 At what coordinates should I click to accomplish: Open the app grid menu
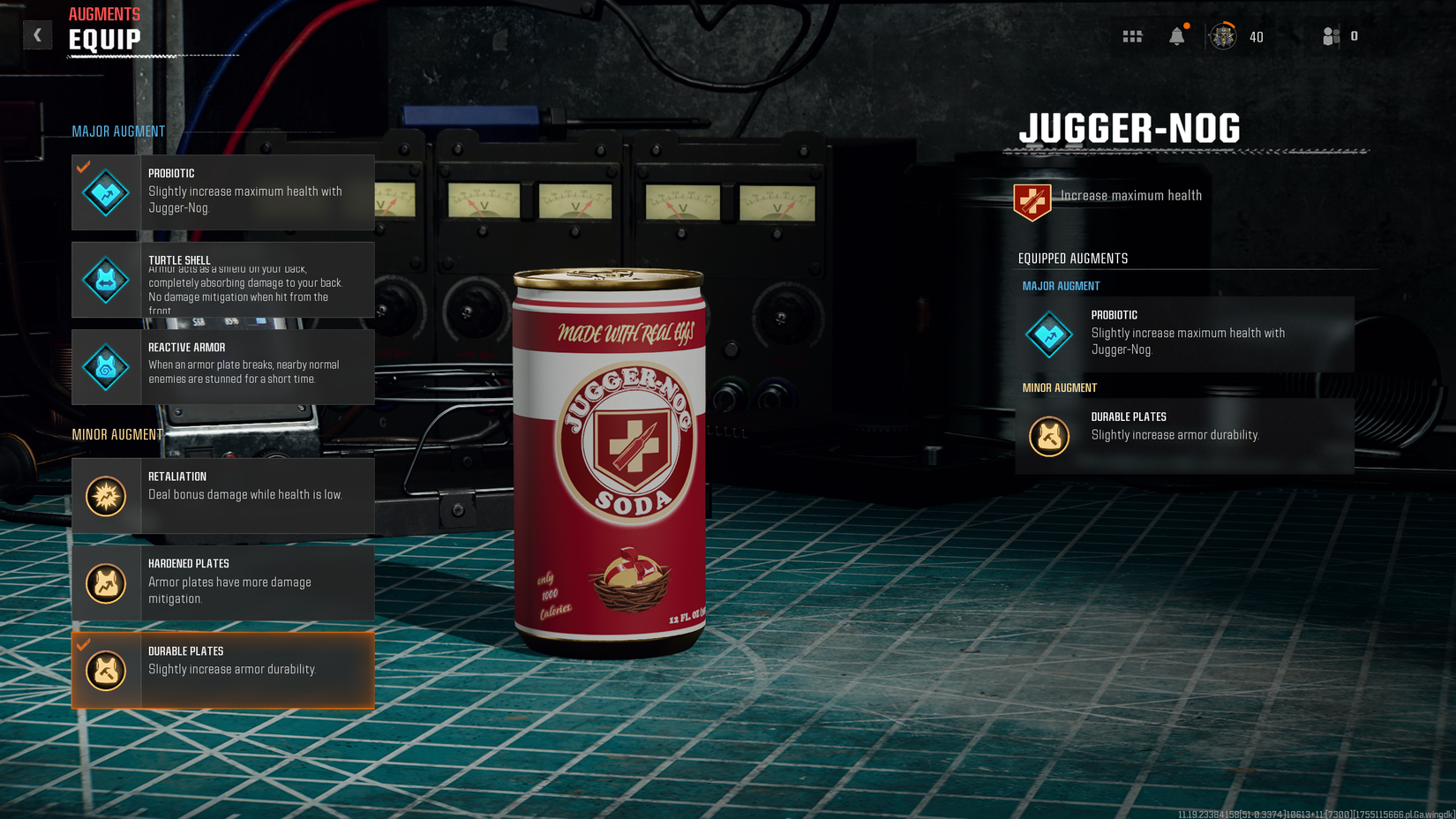1132,35
